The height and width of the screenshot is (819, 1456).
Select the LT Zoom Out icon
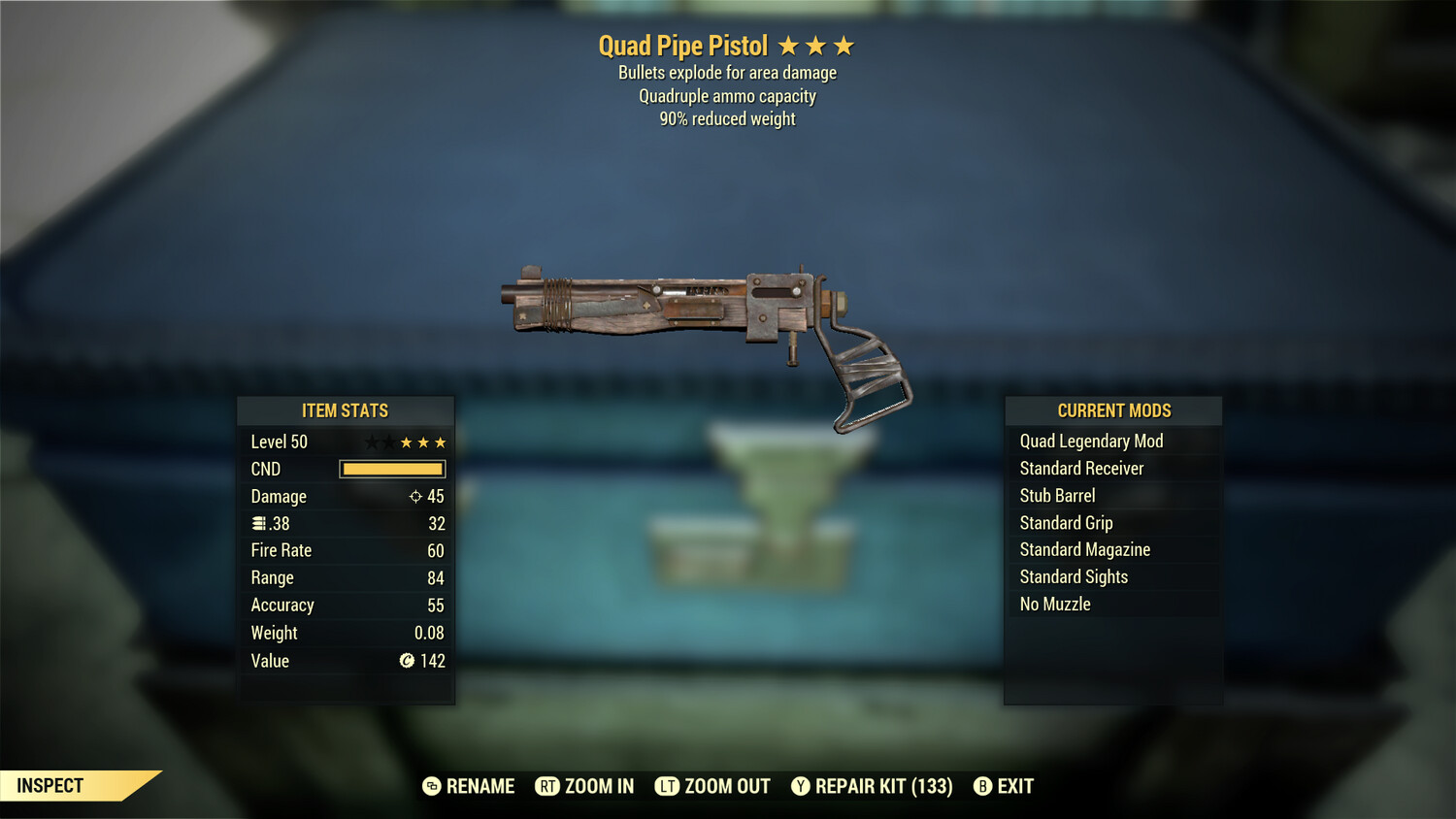coord(667,786)
